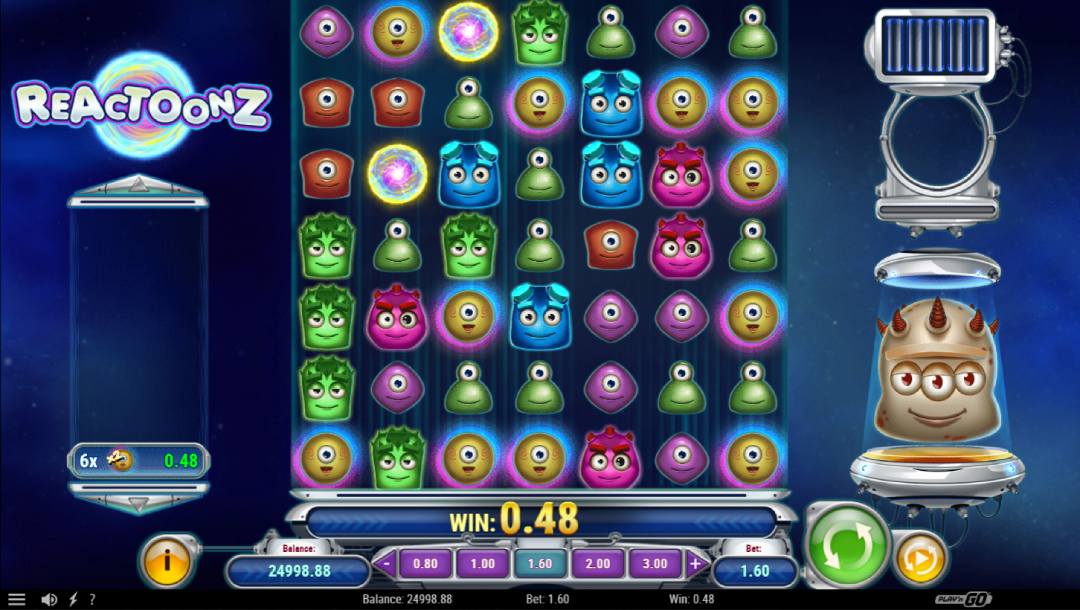Spin the reels with the green button
The height and width of the screenshot is (610, 1080).
[847, 546]
